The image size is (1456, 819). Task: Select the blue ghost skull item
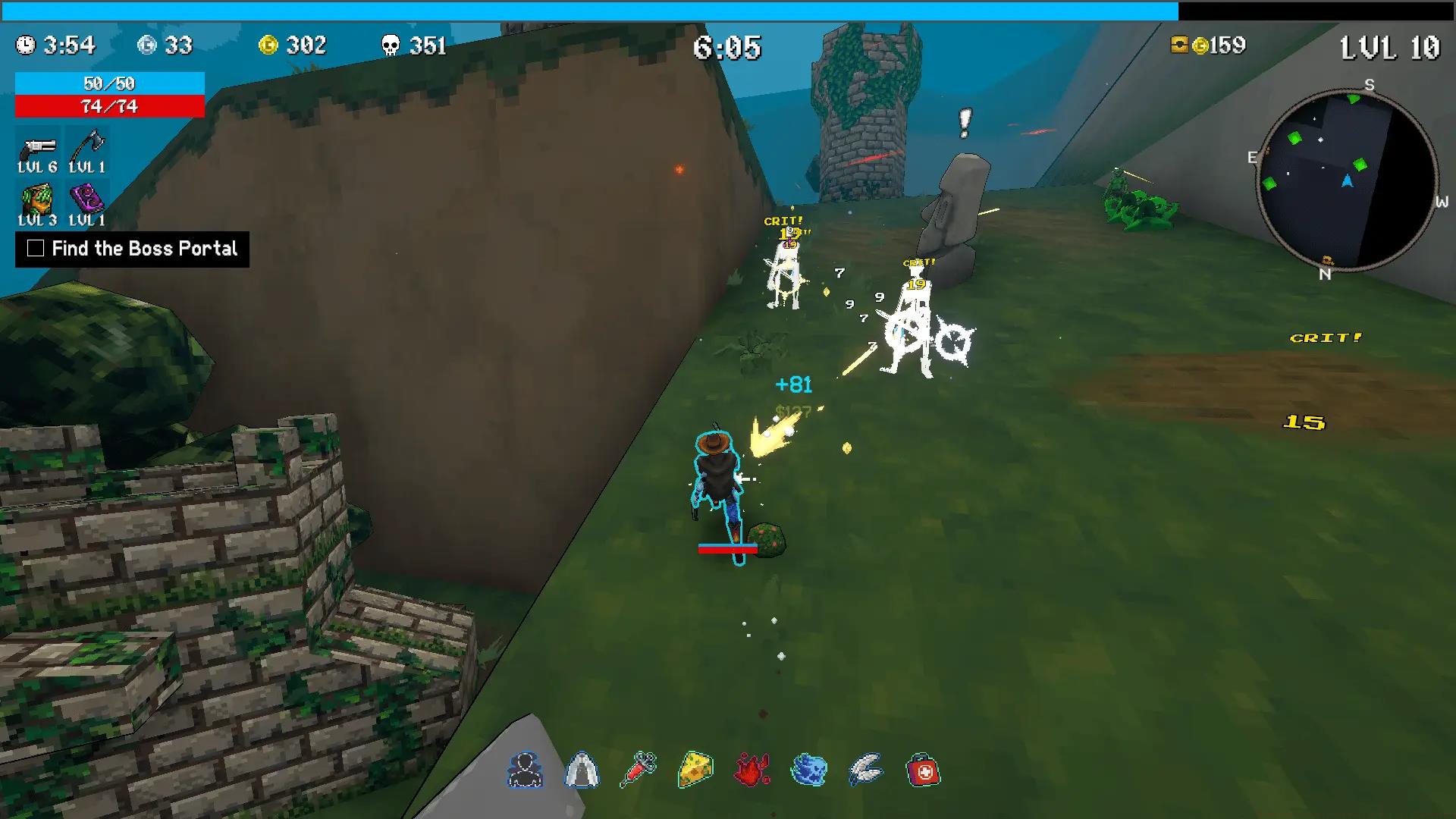coord(809,770)
